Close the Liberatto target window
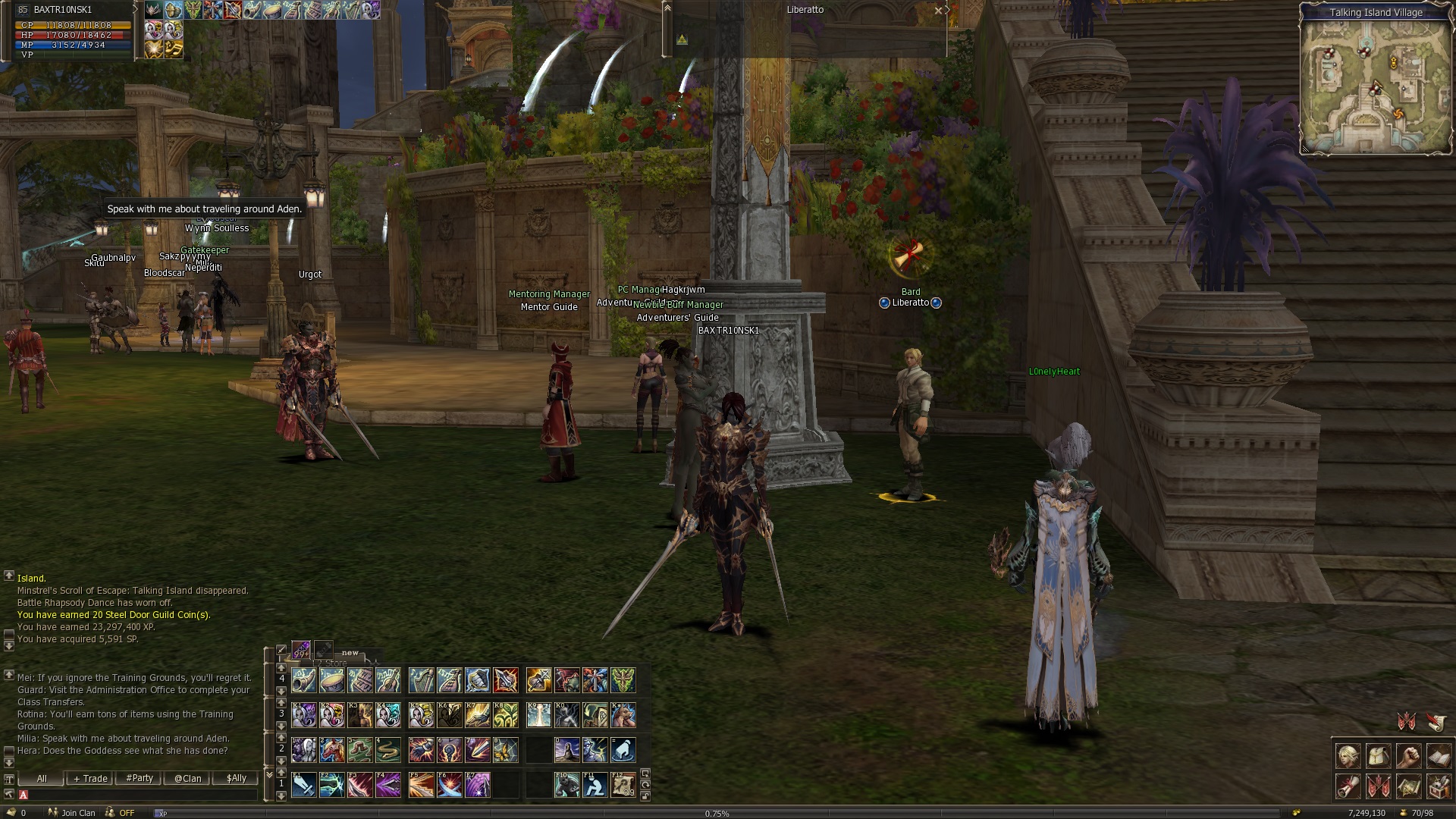1456x819 pixels. coord(939,11)
